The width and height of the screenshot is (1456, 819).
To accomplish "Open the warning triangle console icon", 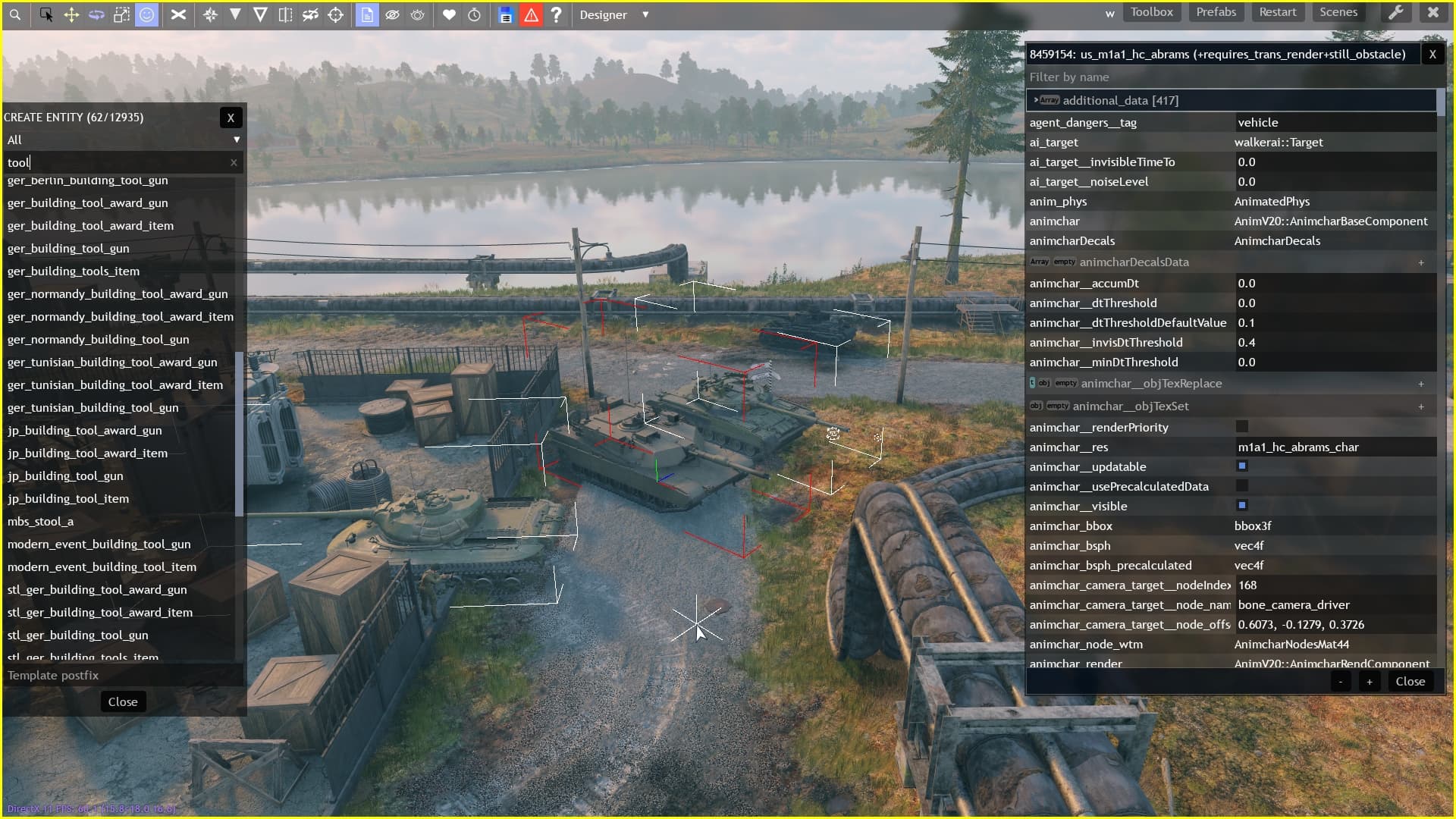I will 531,14.
